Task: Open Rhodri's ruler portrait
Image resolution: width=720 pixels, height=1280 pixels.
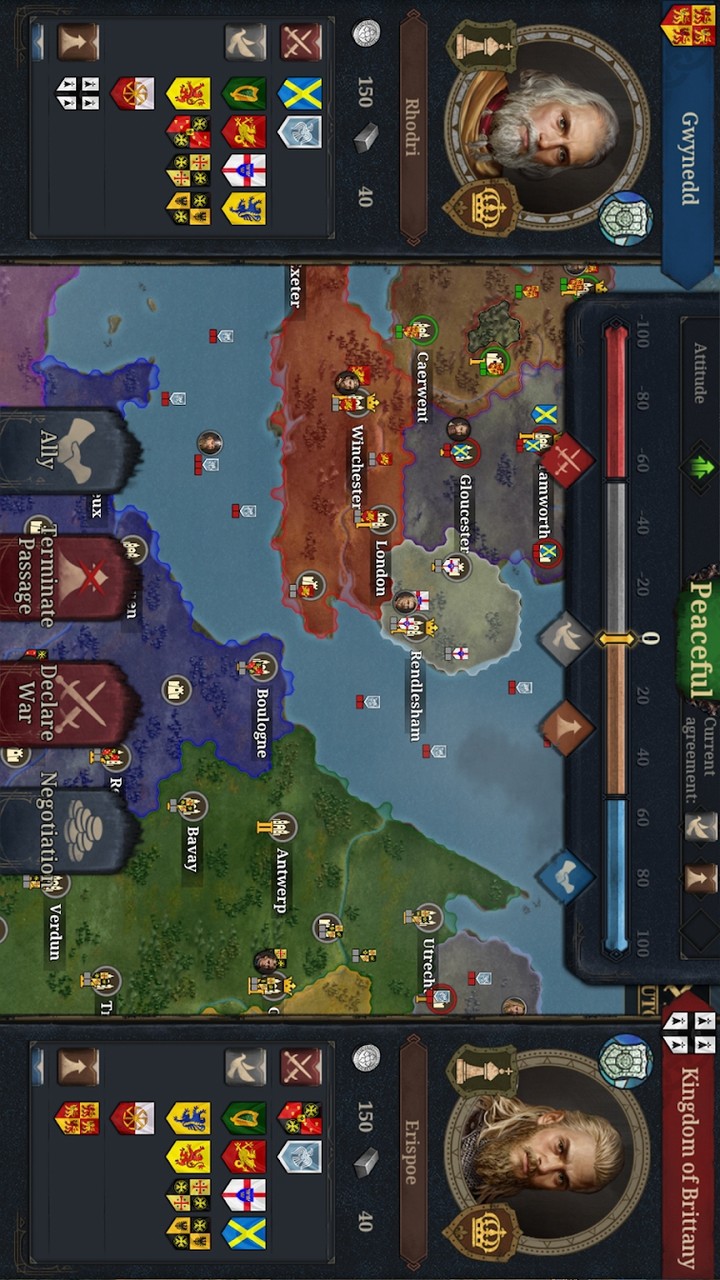Action: 545,125
